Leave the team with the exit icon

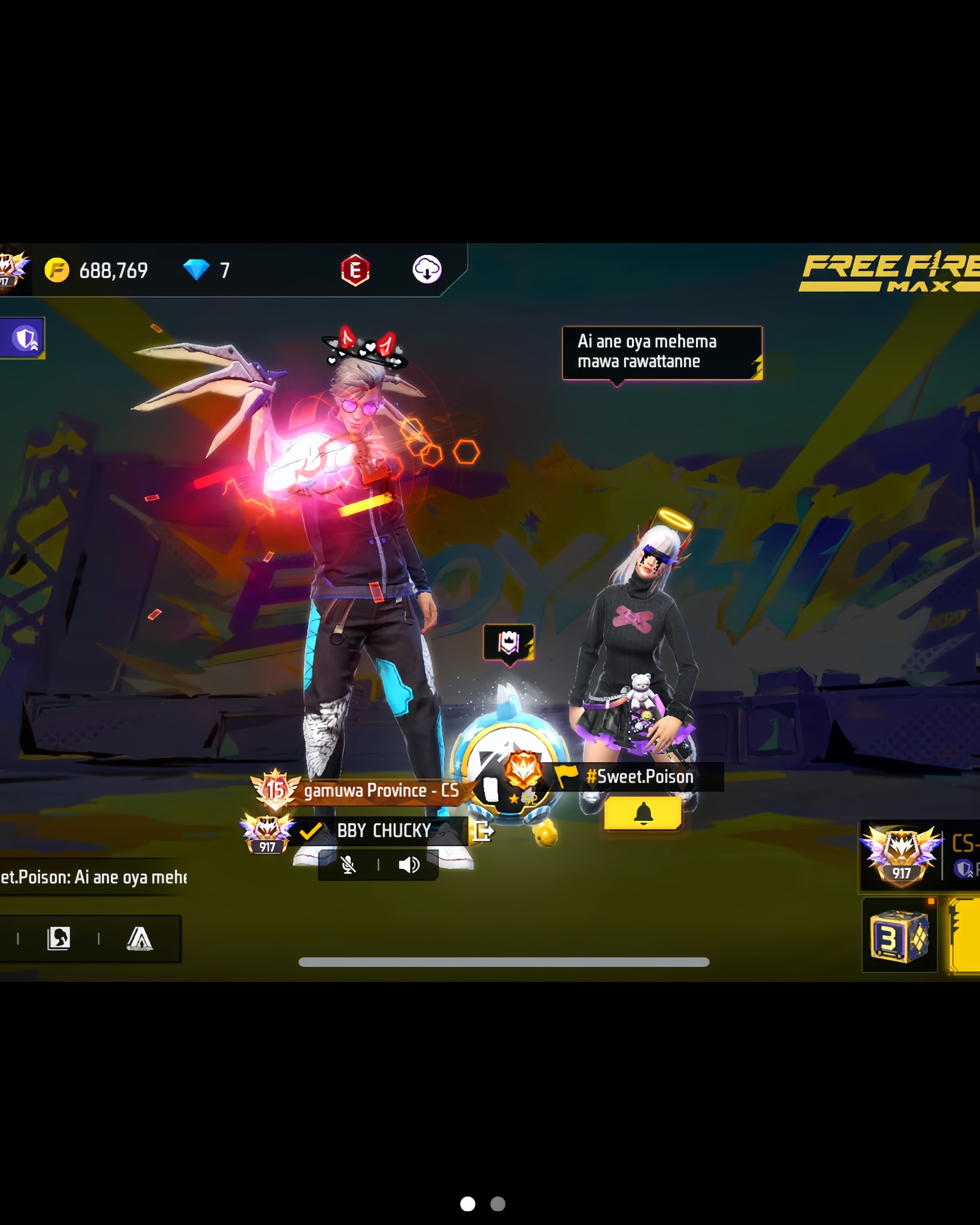pyautogui.click(x=484, y=831)
